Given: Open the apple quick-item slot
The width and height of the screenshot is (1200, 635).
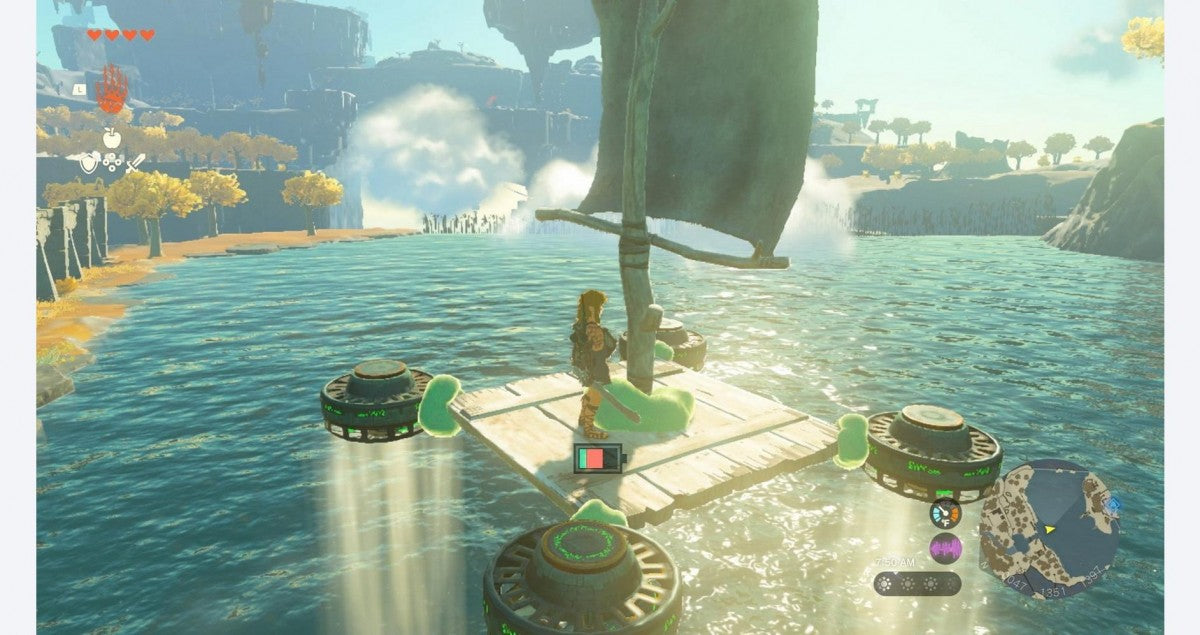Looking at the screenshot, I should click(111, 137).
